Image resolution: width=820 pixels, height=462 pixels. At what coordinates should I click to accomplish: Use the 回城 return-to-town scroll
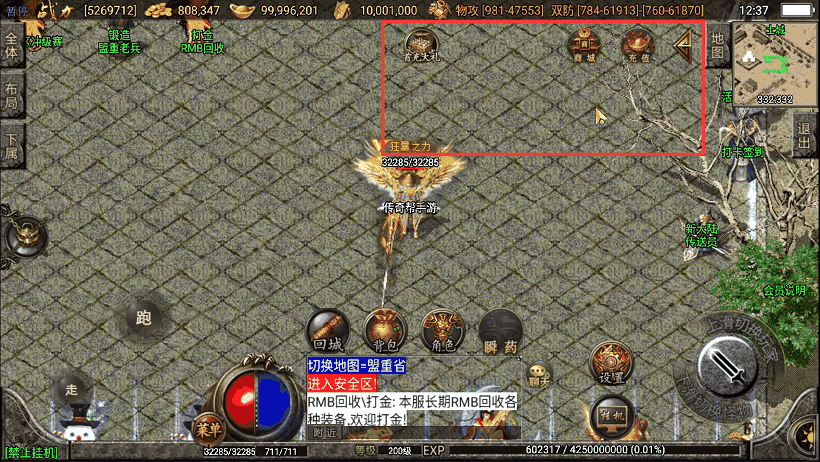327,331
